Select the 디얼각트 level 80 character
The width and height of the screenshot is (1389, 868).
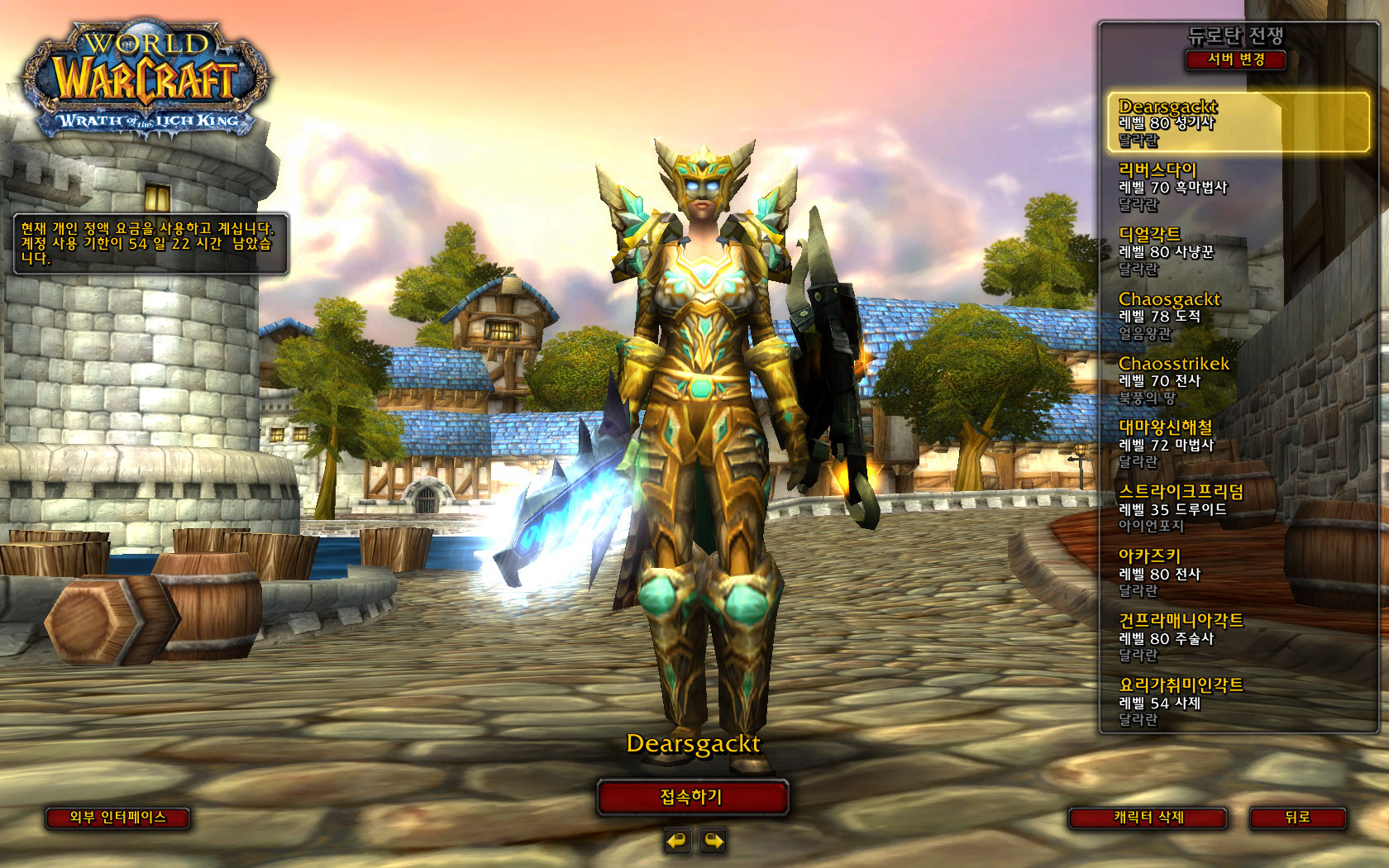pyautogui.click(x=1238, y=251)
